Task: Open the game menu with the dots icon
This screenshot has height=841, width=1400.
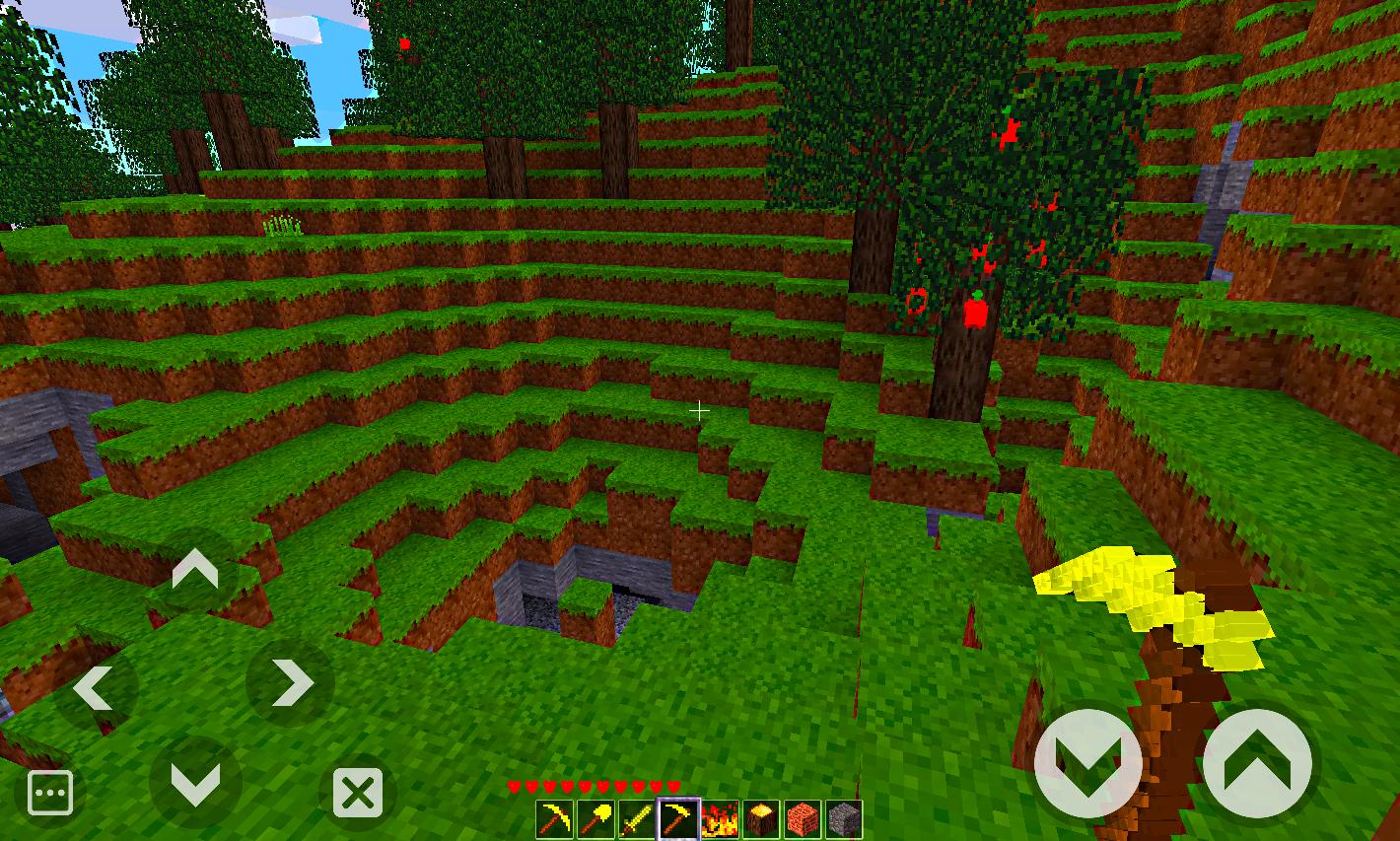Action: (x=50, y=791)
